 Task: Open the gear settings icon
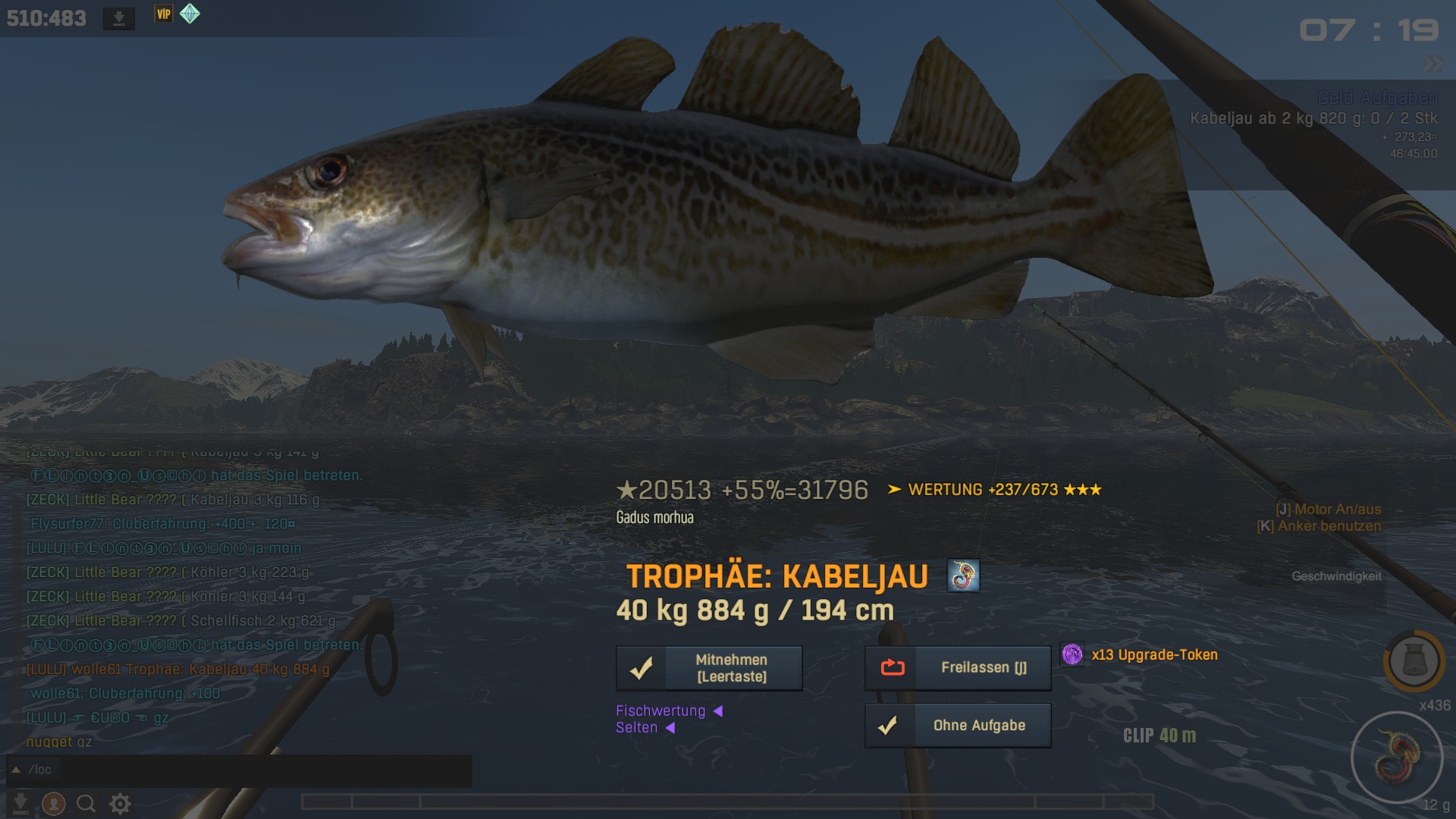(x=120, y=803)
